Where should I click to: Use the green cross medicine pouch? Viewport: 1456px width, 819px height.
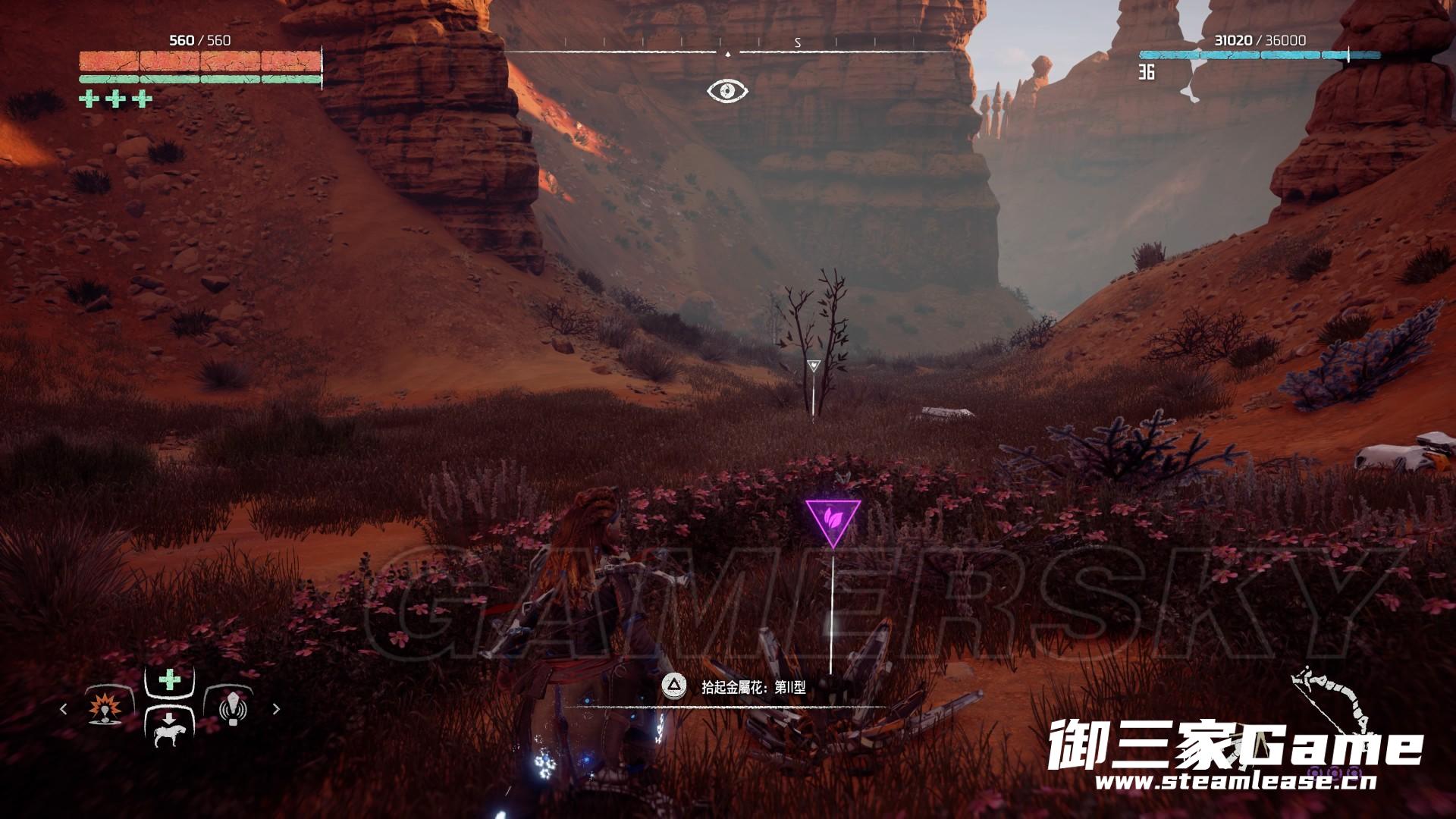[x=169, y=679]
